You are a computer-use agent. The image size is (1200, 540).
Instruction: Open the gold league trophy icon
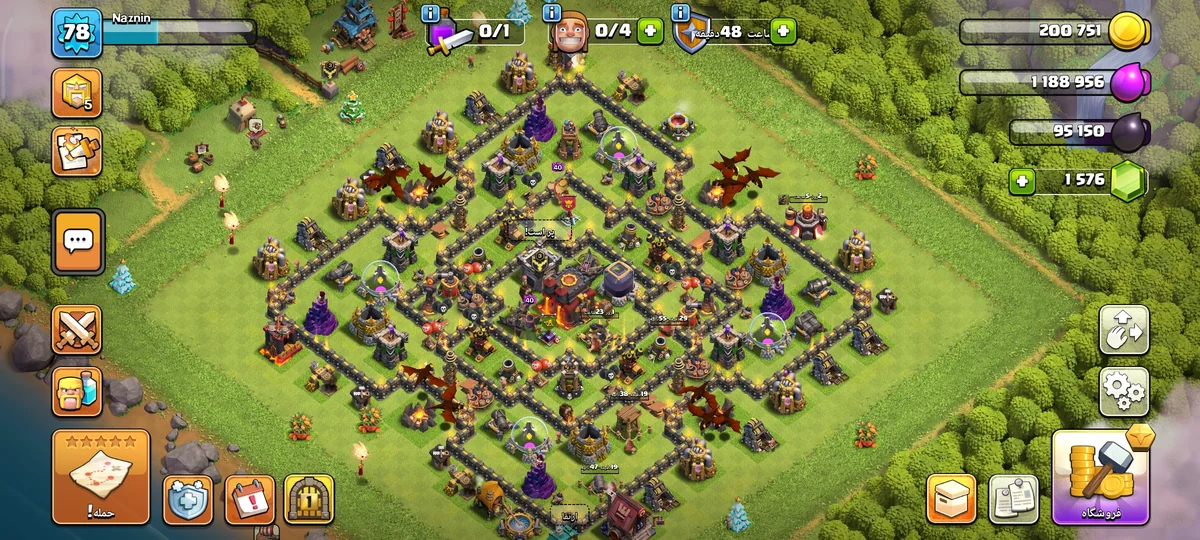(76, 93)
